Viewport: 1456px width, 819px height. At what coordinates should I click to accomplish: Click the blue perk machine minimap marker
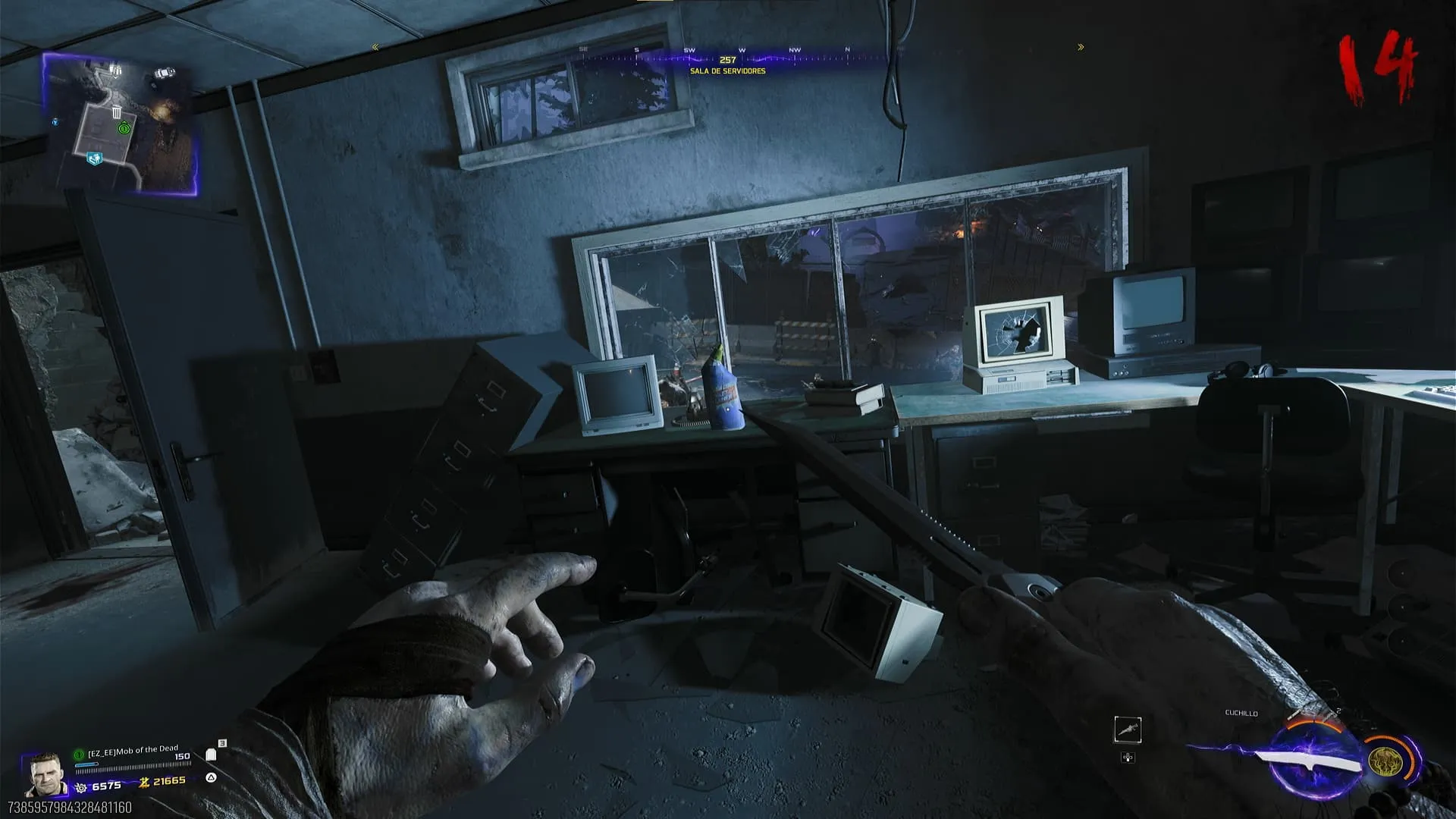pyautogui.click(x=94, y=158)
